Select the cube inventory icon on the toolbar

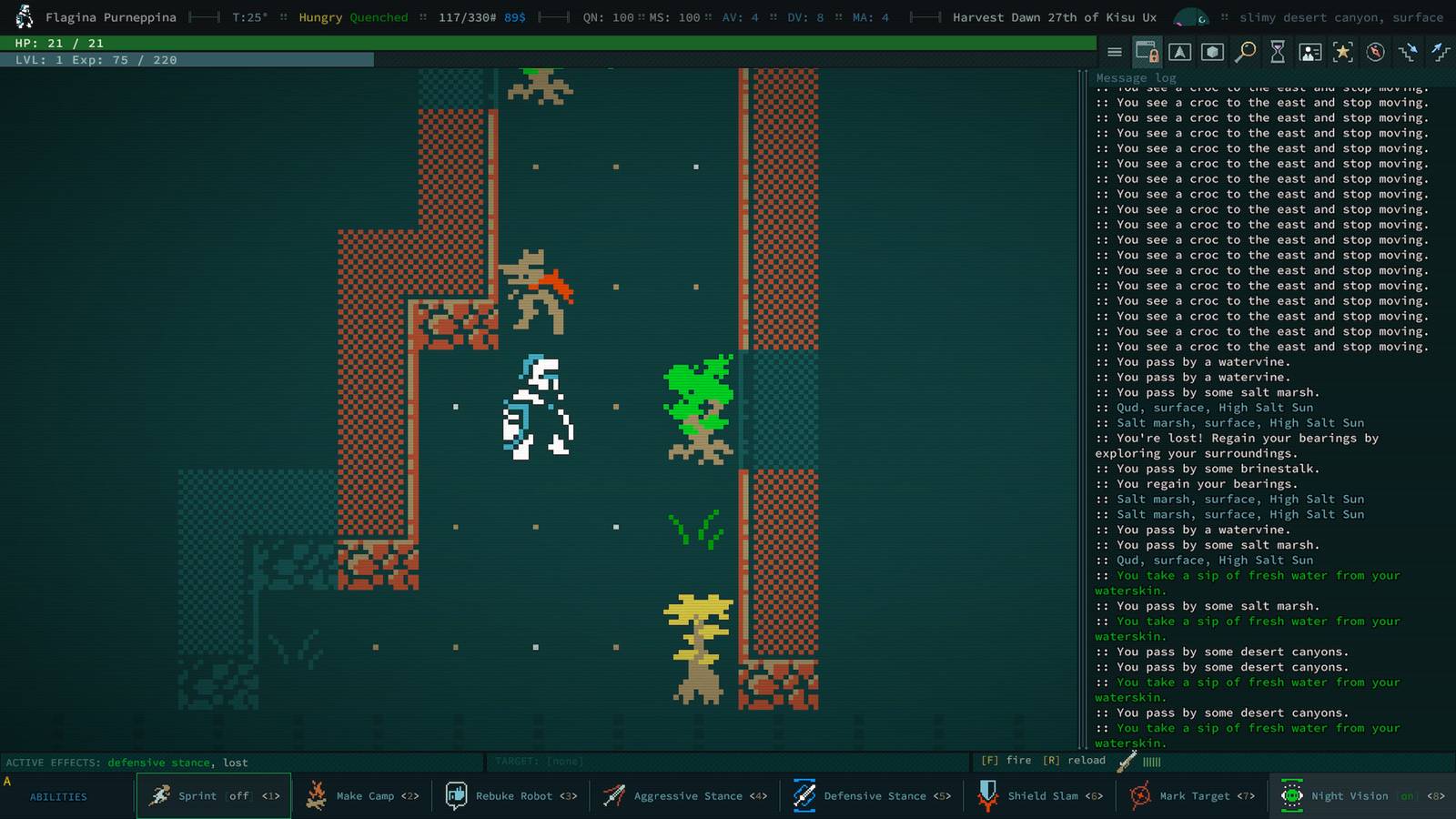[x=1212, y=52]
